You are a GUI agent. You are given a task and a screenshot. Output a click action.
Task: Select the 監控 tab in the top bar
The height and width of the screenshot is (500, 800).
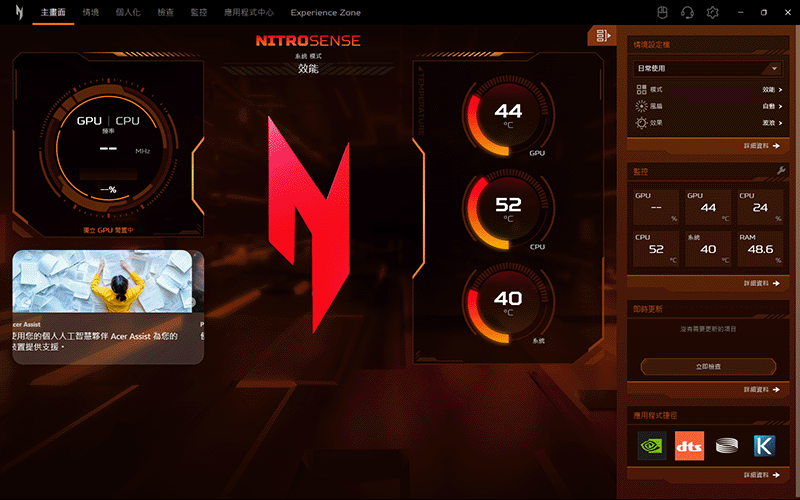click(x=198, y=13)
